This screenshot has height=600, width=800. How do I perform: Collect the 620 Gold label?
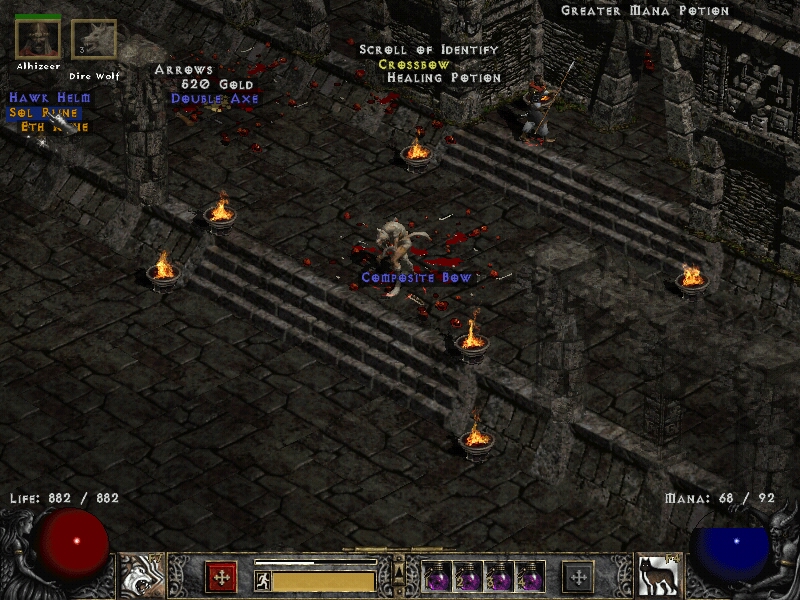tap(224, 85)
